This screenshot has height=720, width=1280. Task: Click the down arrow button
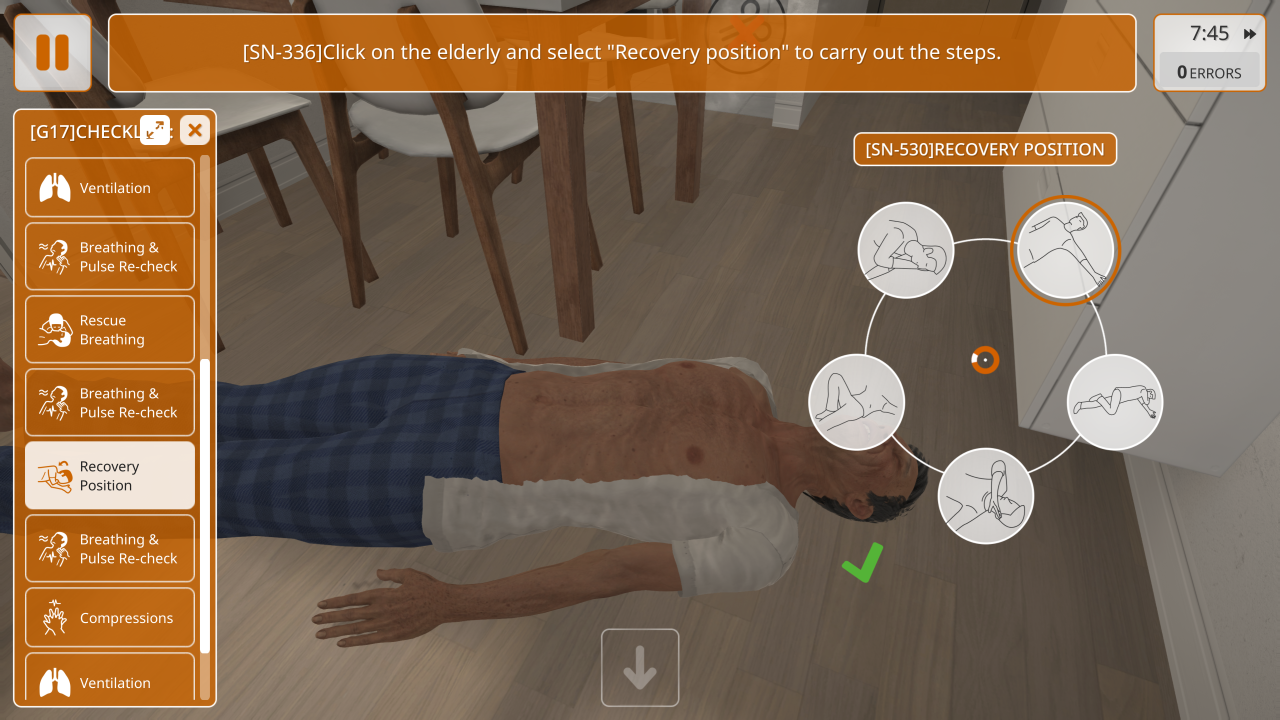click(x=640, y=668)
